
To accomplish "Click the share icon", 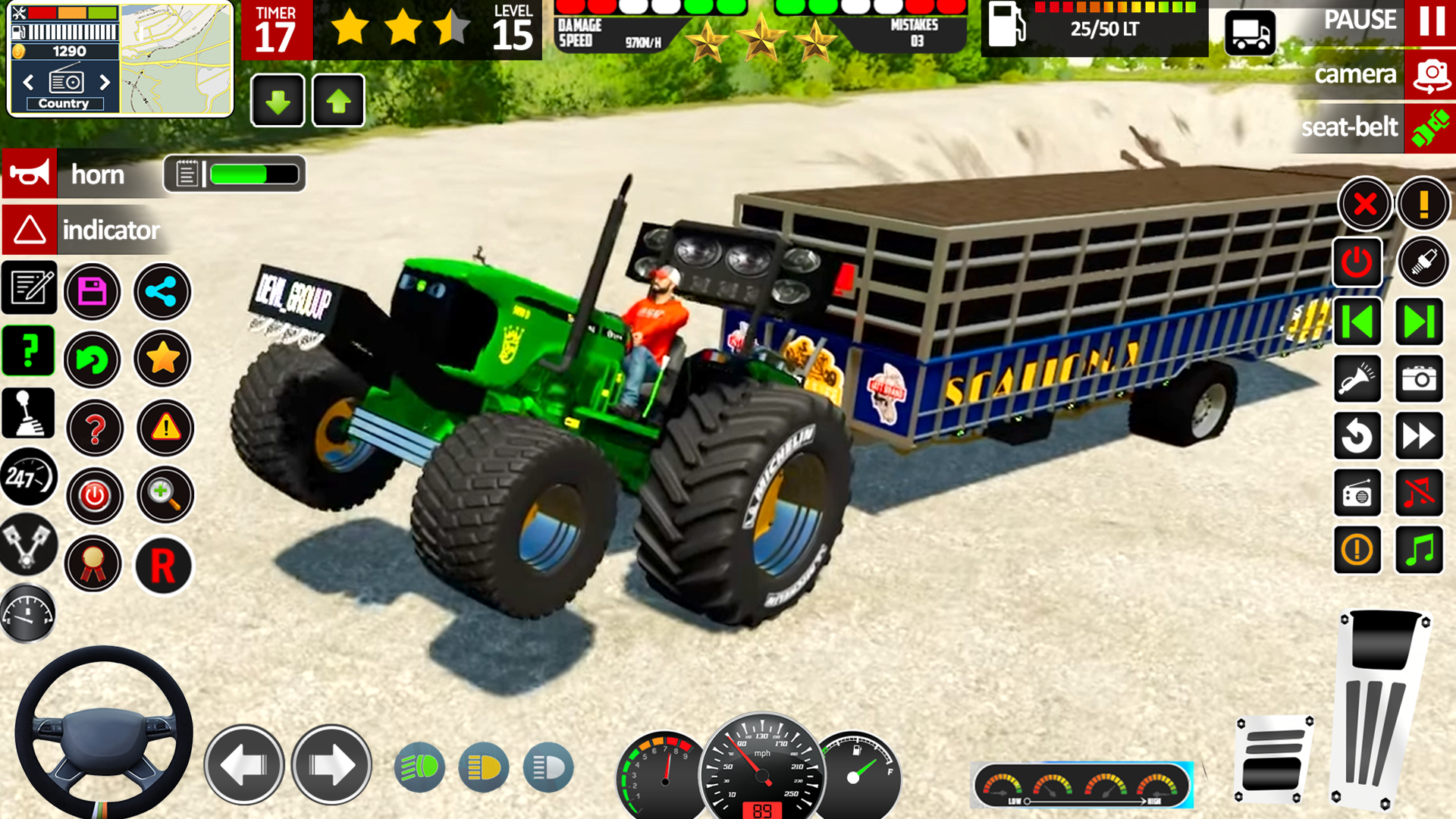I will 162,292.
